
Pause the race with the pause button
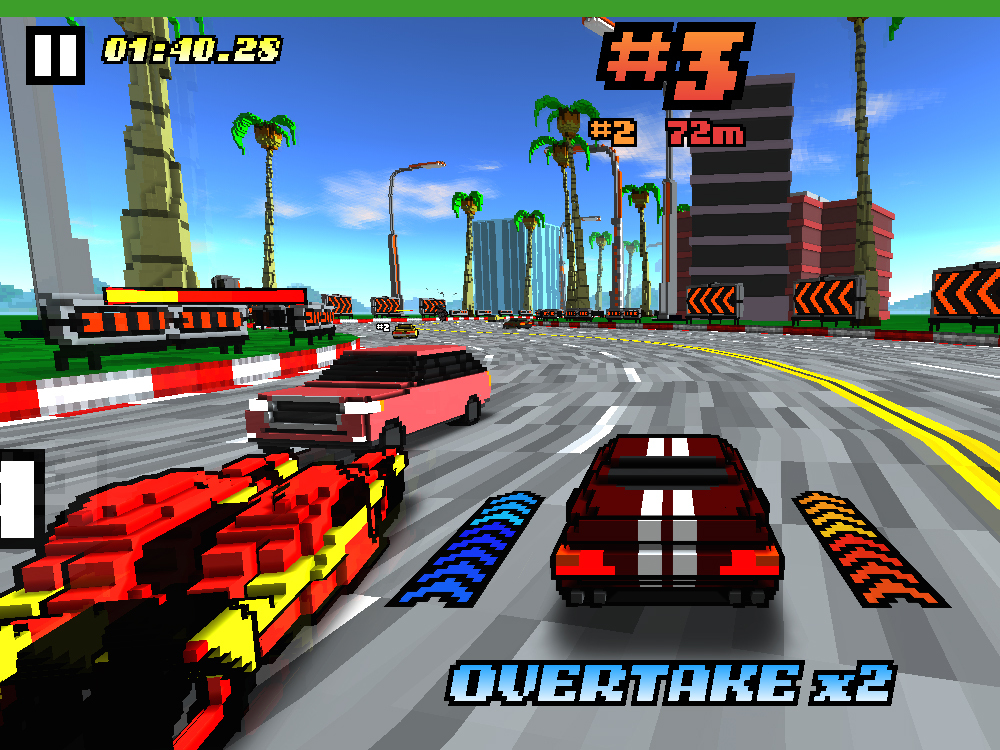coord(54,54)
